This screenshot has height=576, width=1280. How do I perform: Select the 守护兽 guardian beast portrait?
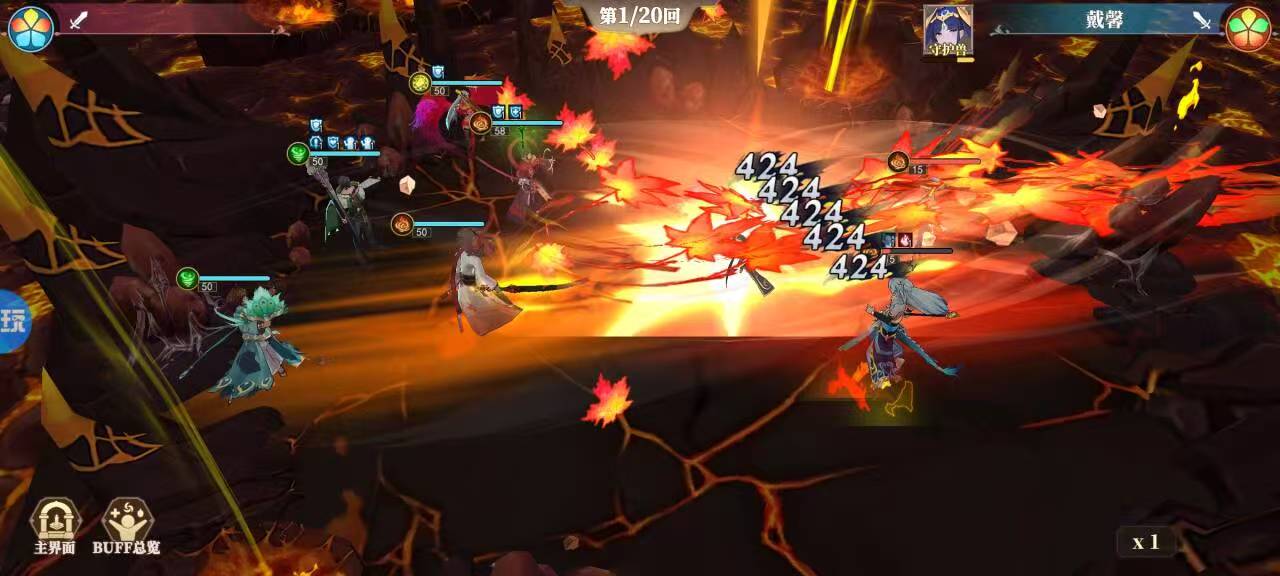pos(948,30)
